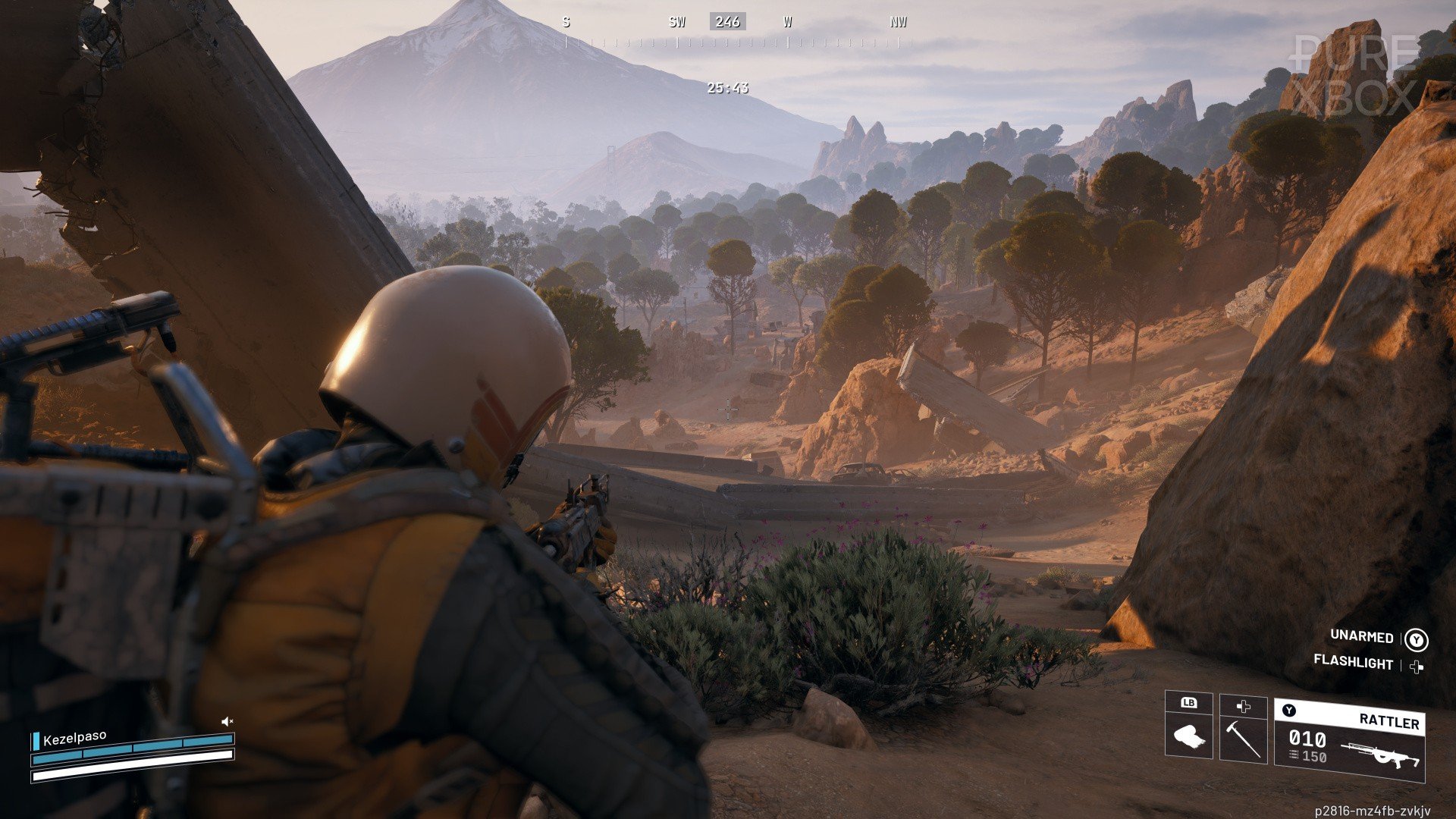The width and height of the screenshot is (1456, 819).
Task: Click the compass bar heading display
Action: click(x=727, y=22)
